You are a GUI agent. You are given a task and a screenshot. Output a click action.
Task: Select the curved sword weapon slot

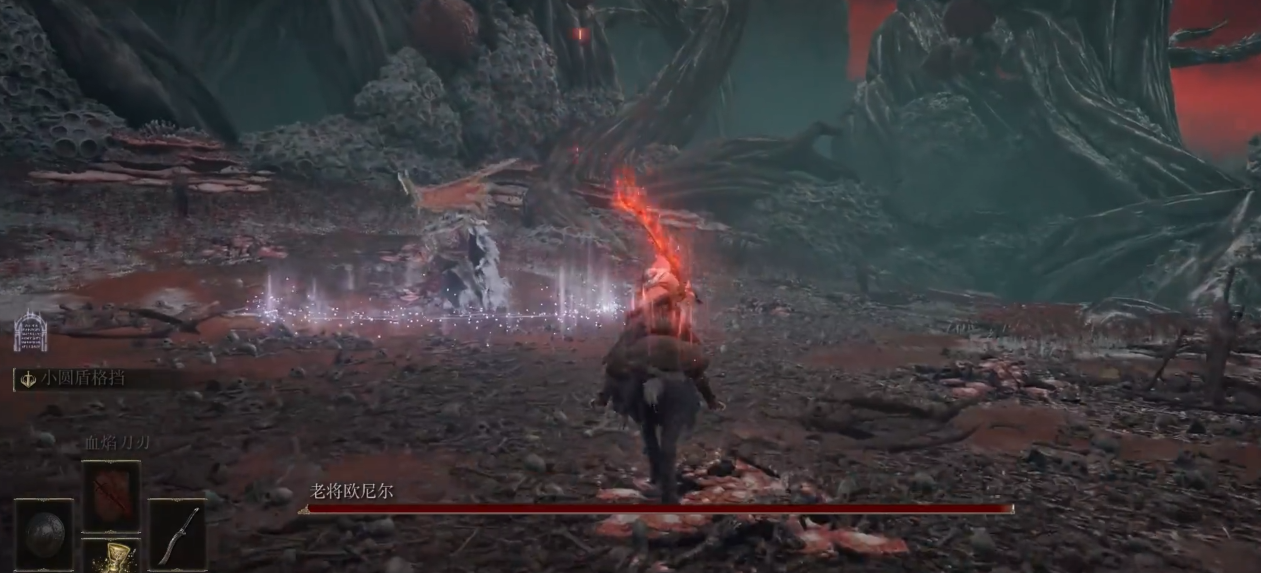click(x=178, y=533)
